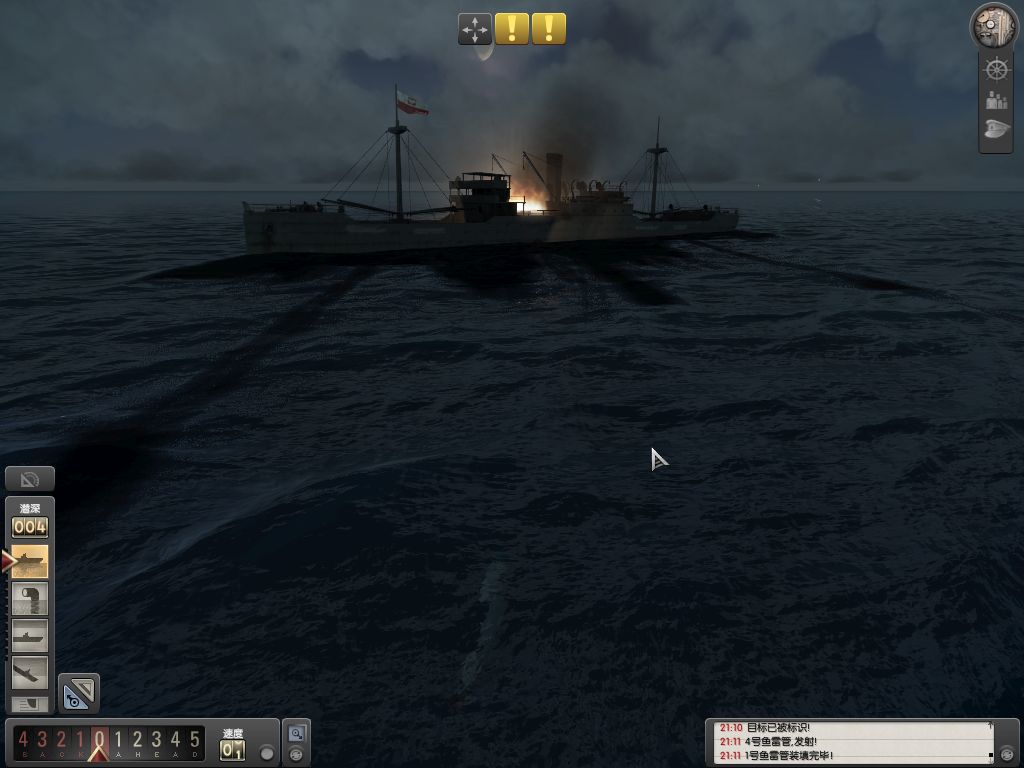
Task: Open the second yellow exclamation alert
Action: (x=549, y=29)
